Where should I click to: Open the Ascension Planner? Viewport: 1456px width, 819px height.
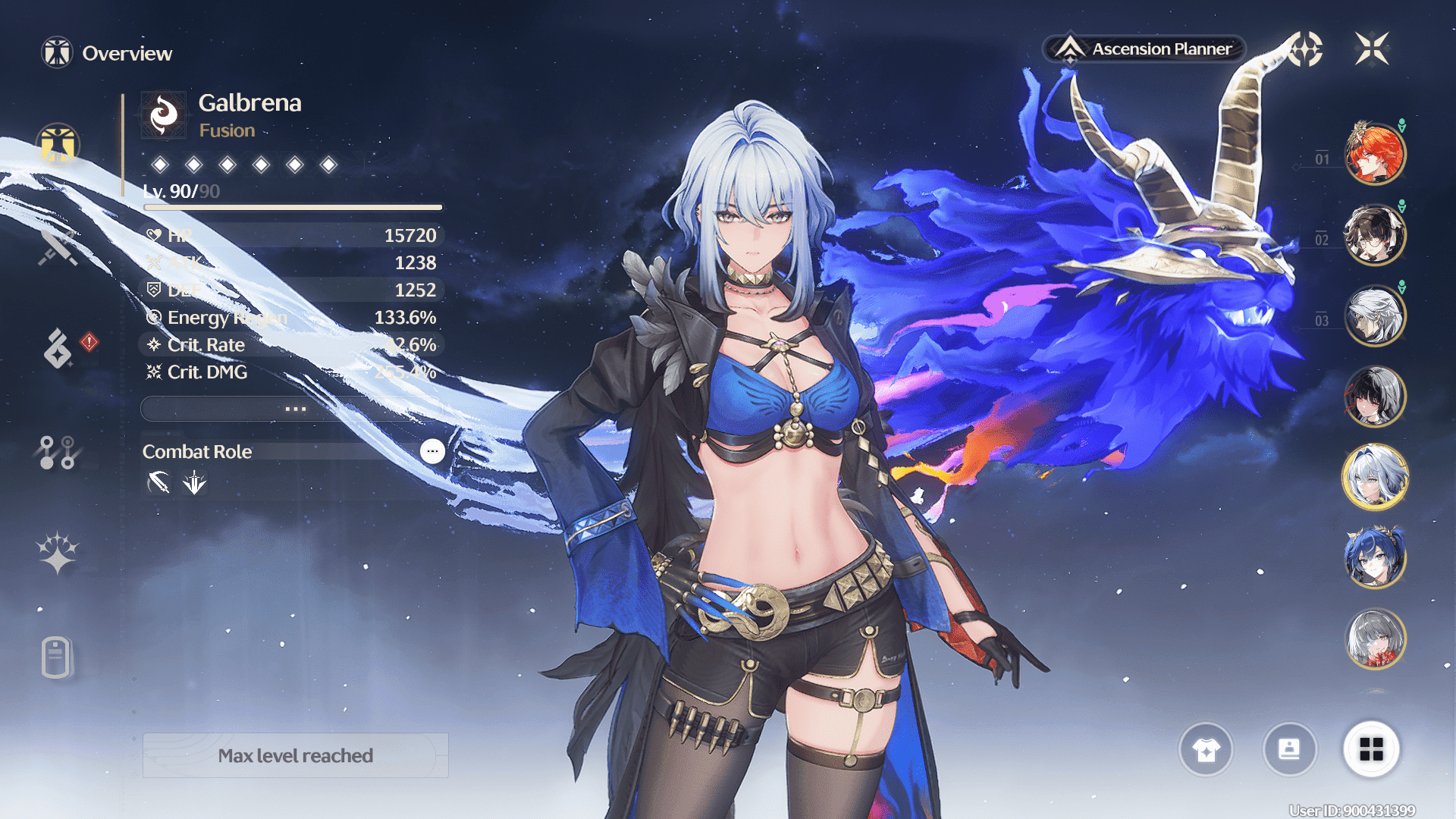(1146, 49)
